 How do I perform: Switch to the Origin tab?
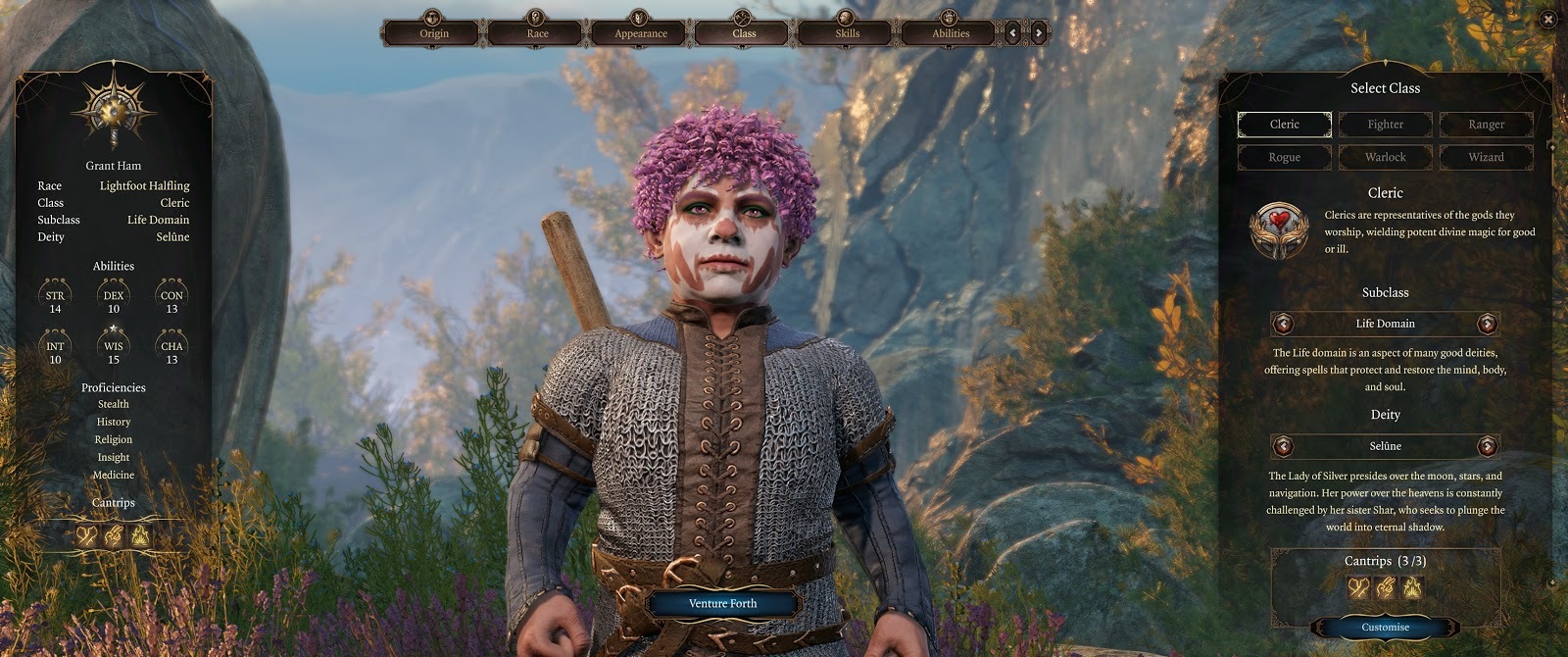pos(433,32)
